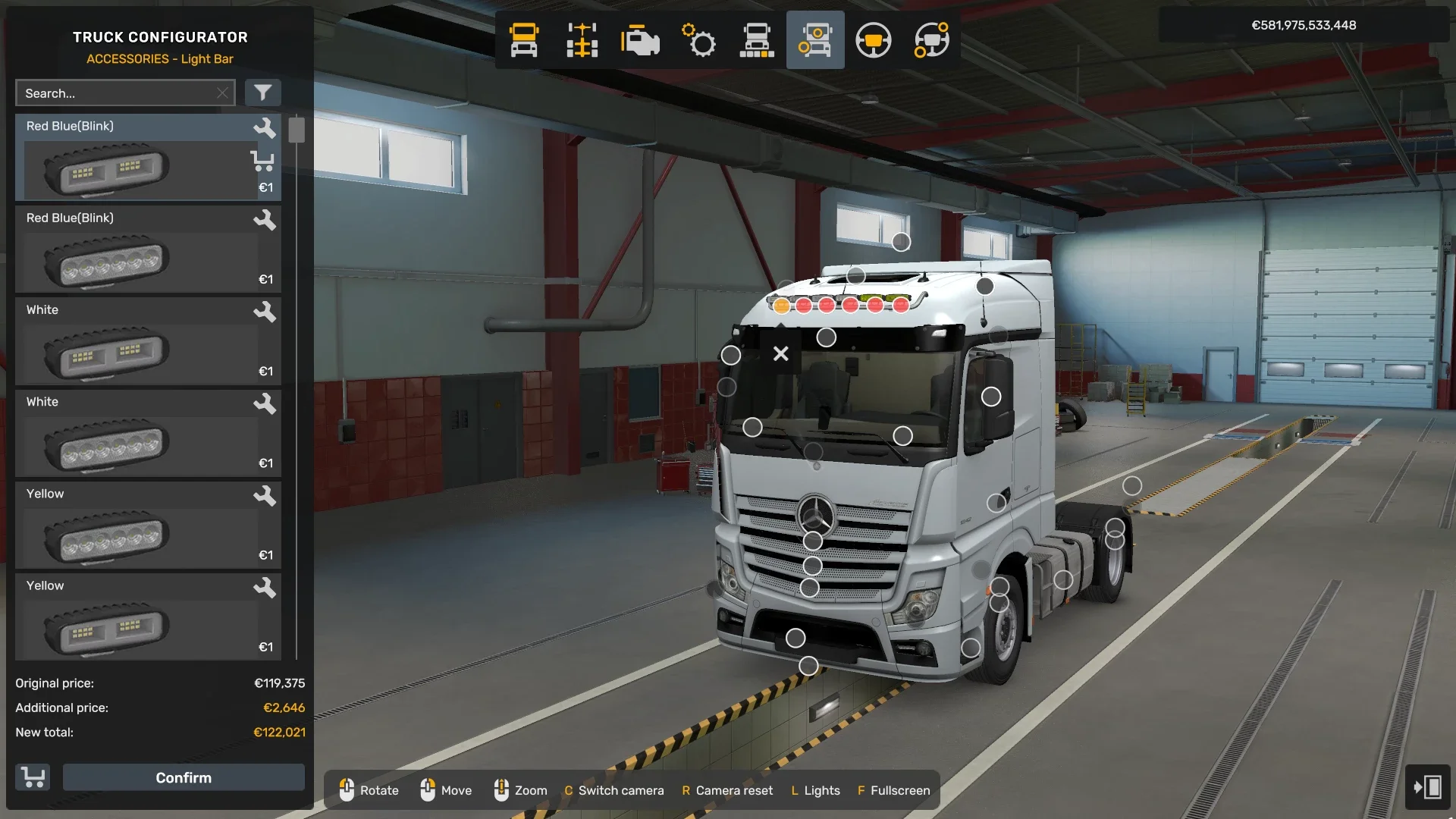This screenshot has width=1456, height=819.
Task: Open the interior accessories tab
Action: point(930,40)
